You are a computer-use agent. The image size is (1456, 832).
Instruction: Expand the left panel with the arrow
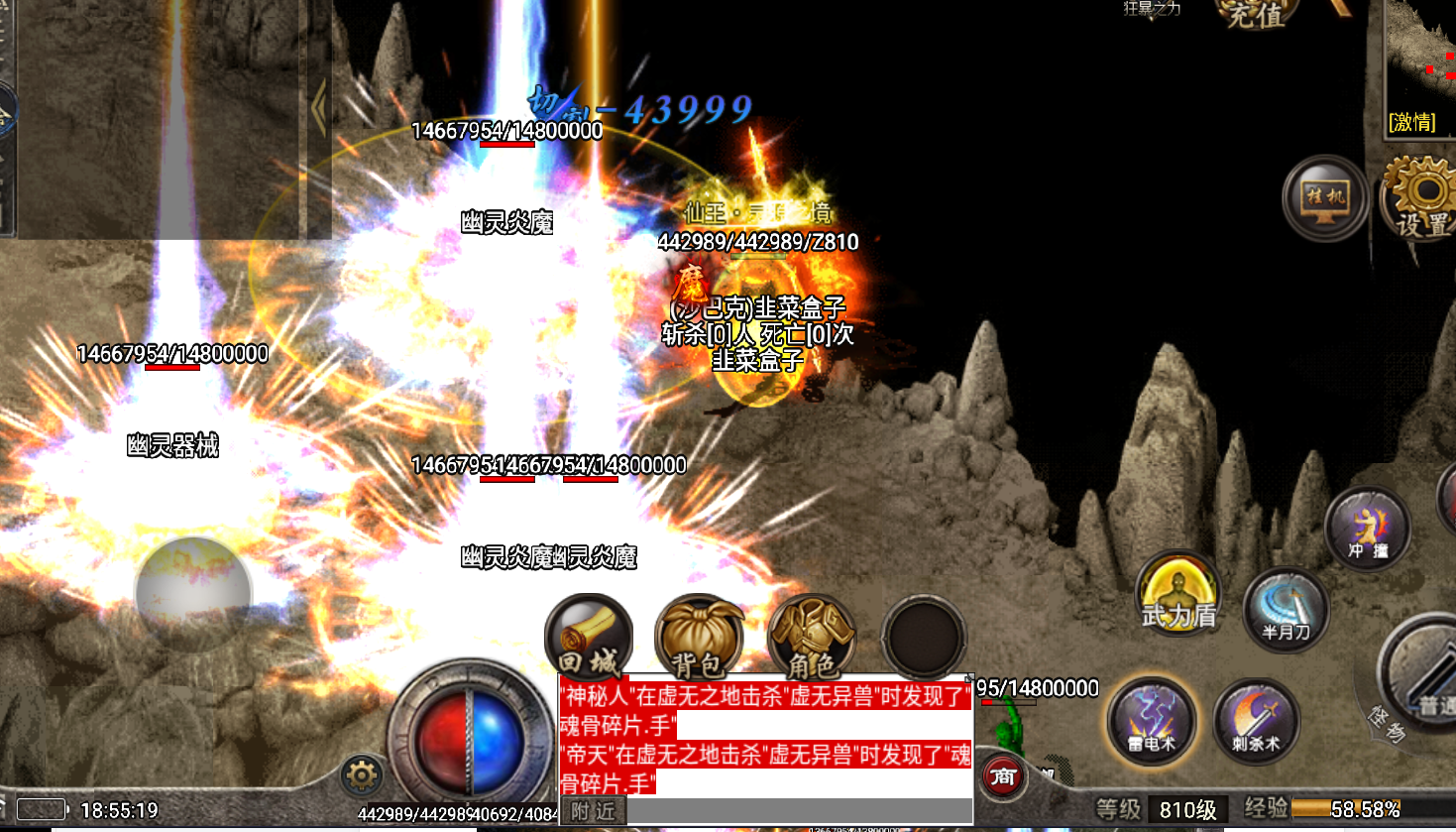319,107
